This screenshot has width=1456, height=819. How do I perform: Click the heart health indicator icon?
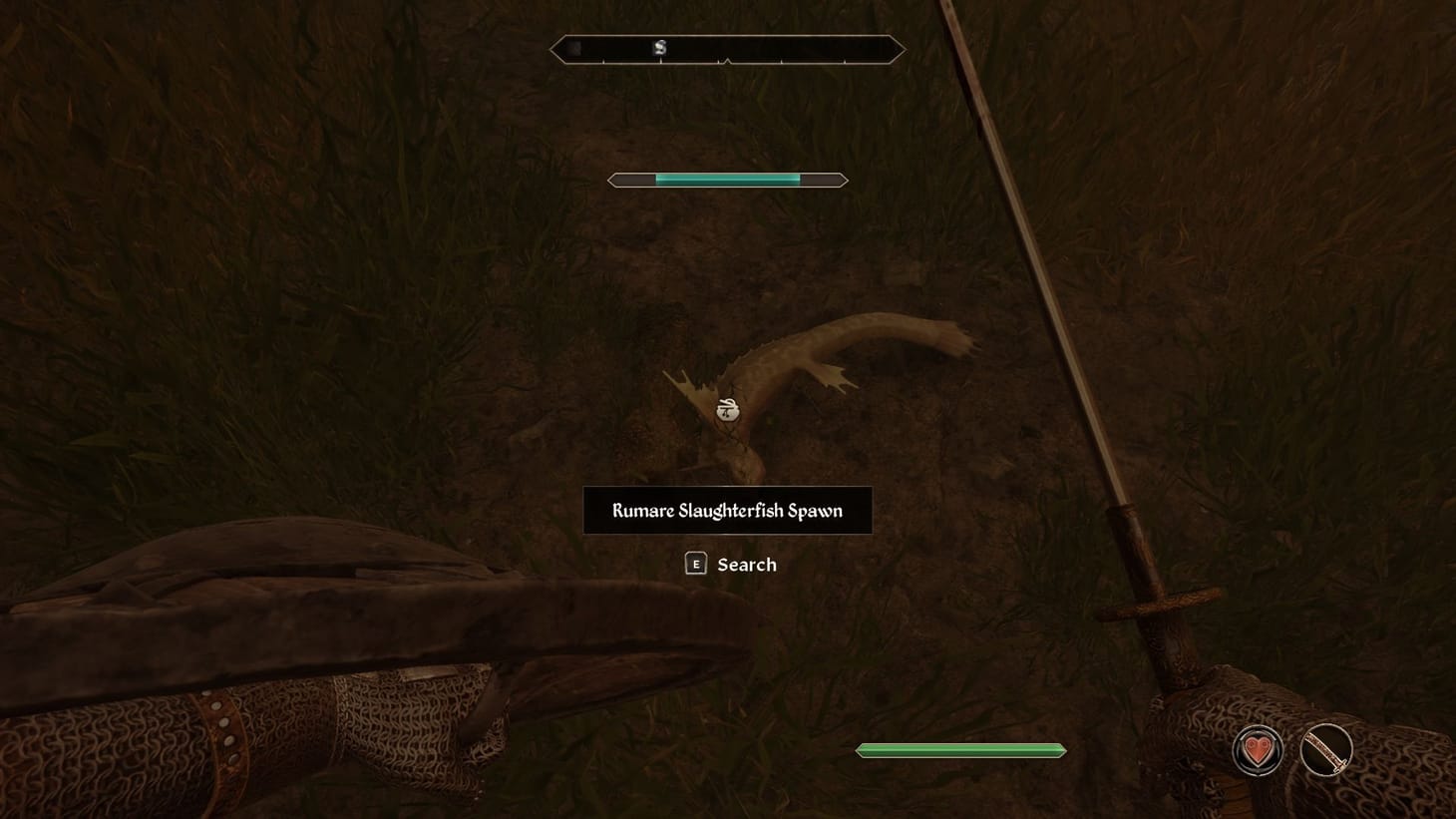[x=1258, y=749]
